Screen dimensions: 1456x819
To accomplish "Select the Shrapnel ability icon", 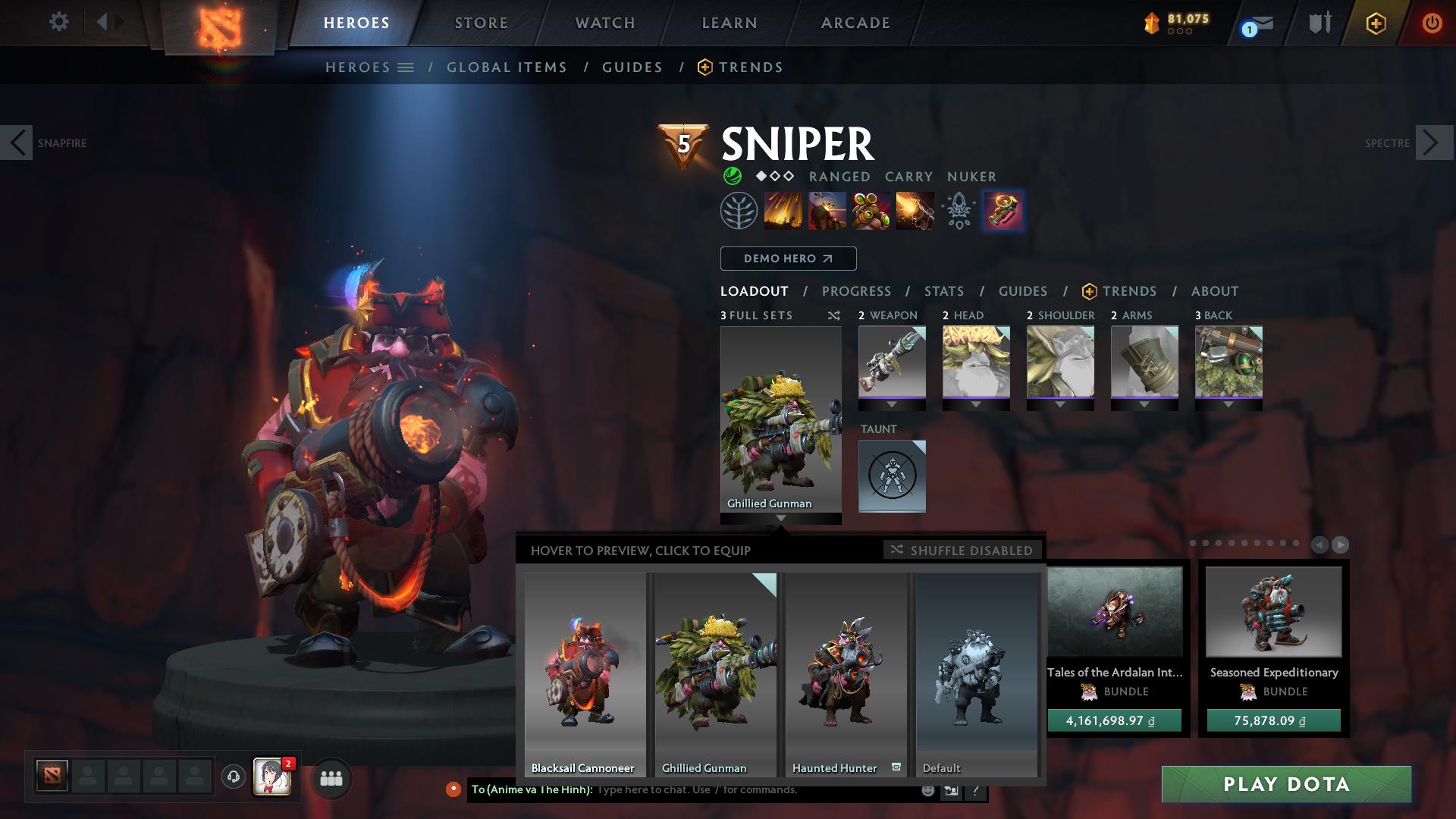I will 785,212.
